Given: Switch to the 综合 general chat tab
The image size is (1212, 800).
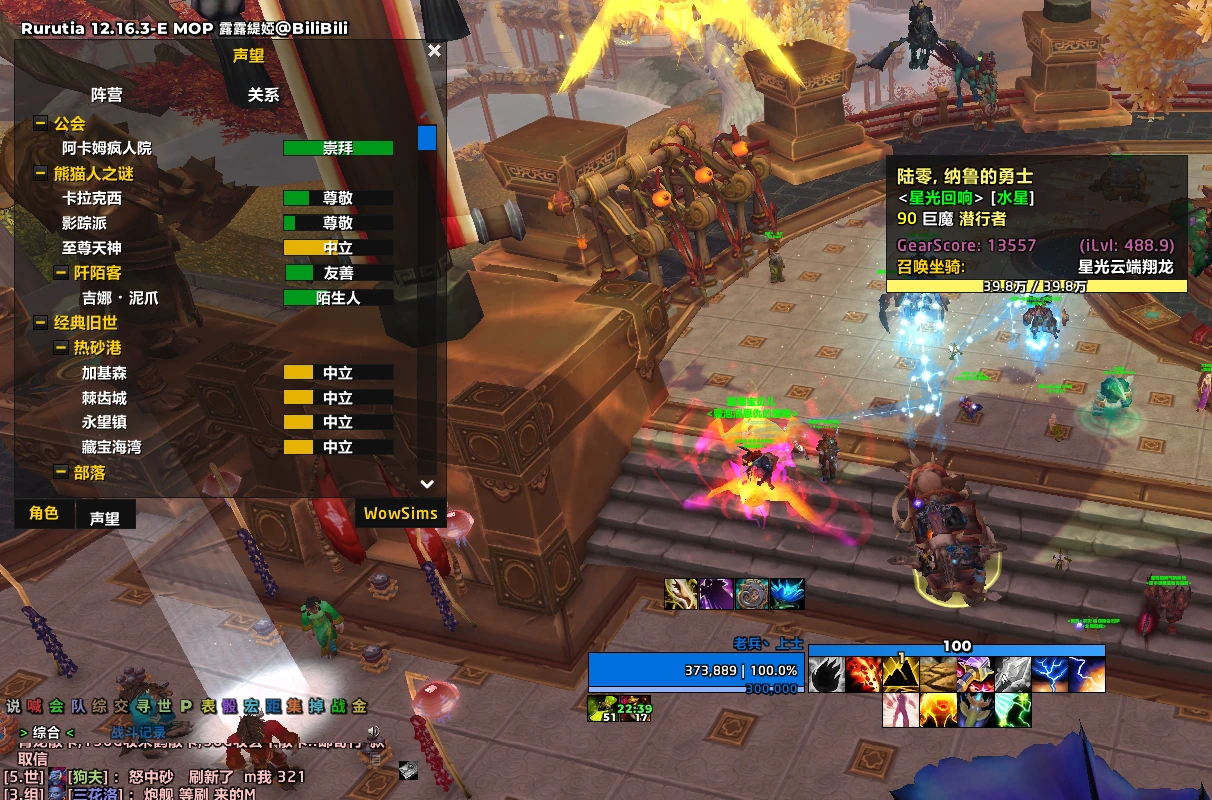Looking at the screenshot, I should pyautogui.click(x=46, y=733).
